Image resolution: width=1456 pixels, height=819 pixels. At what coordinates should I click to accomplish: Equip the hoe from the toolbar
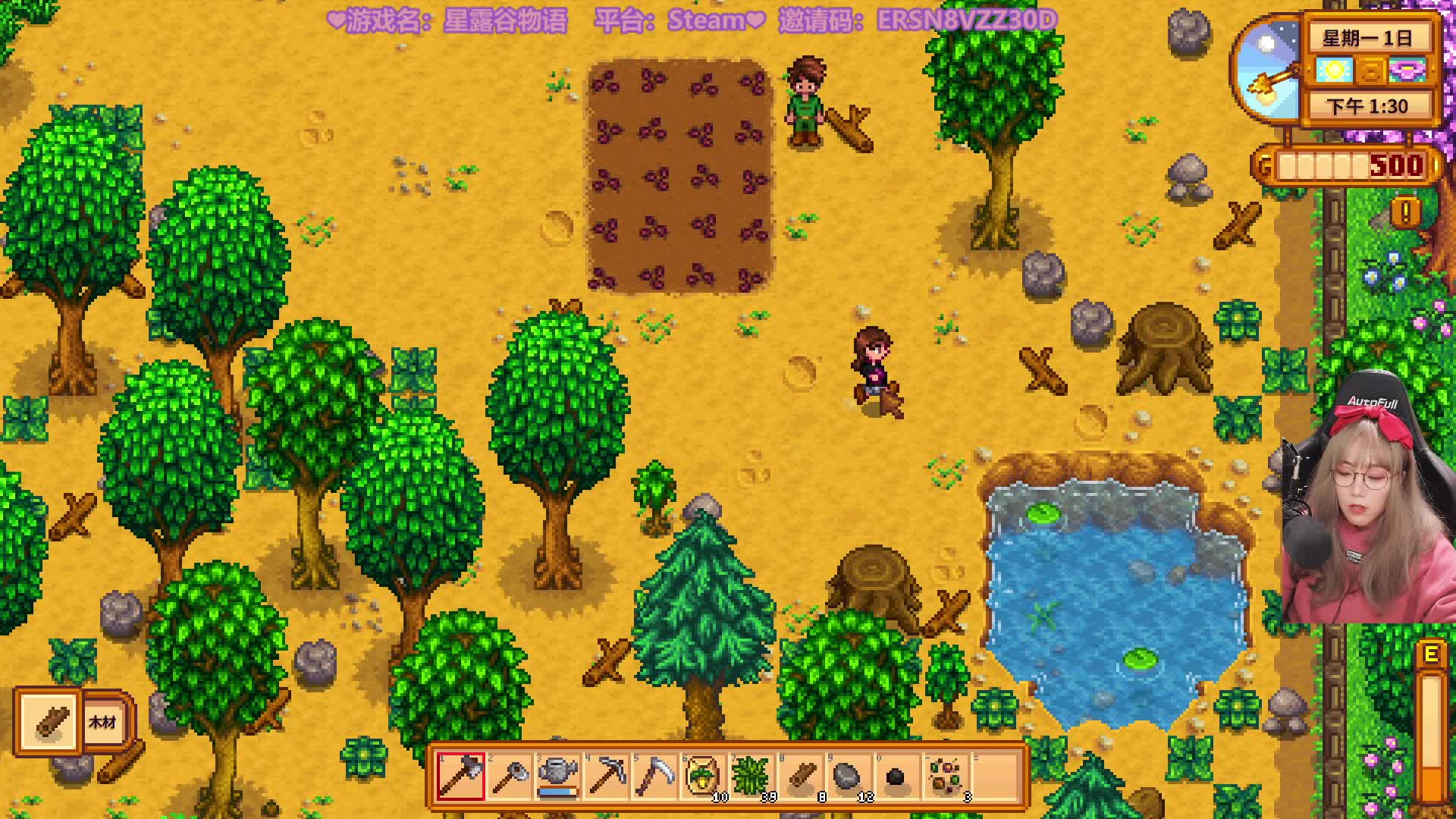tap(510, 776)
